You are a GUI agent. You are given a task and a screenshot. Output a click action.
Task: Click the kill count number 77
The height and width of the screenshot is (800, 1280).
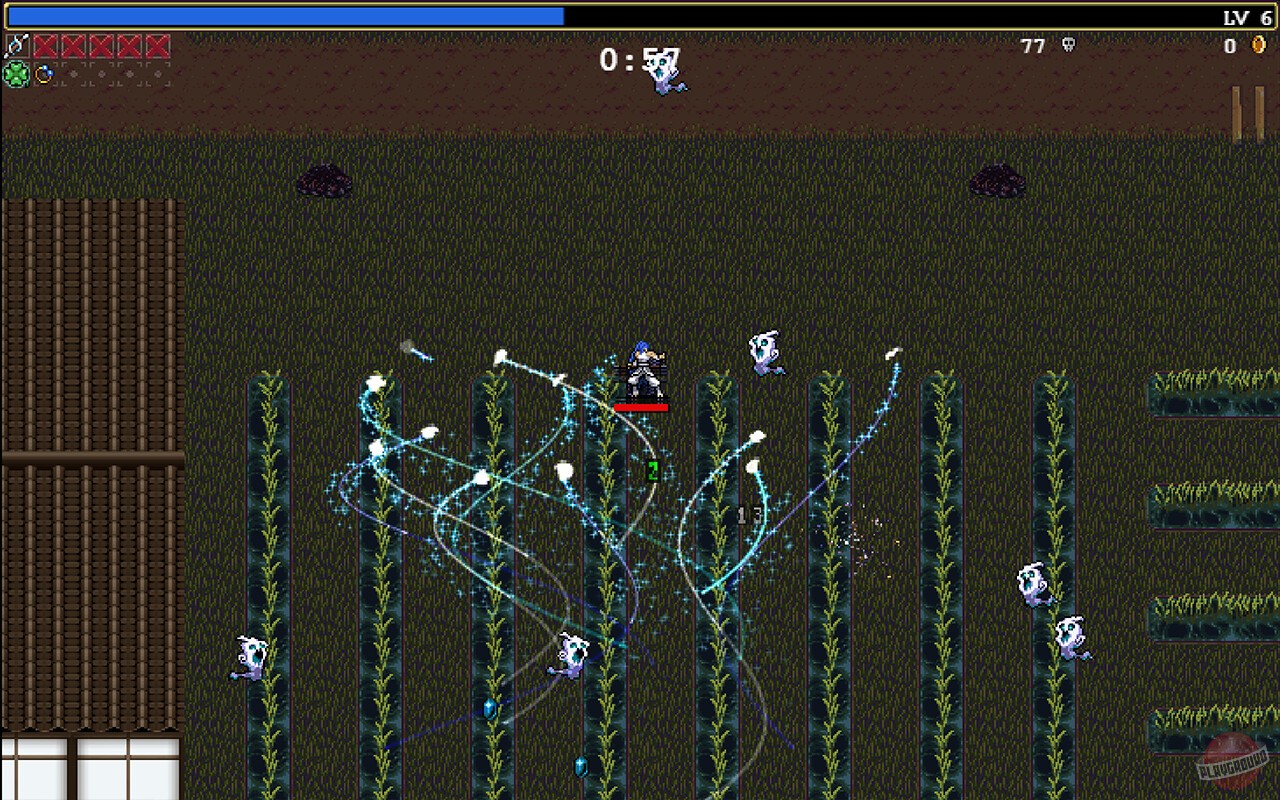(x=1031, y=46)
